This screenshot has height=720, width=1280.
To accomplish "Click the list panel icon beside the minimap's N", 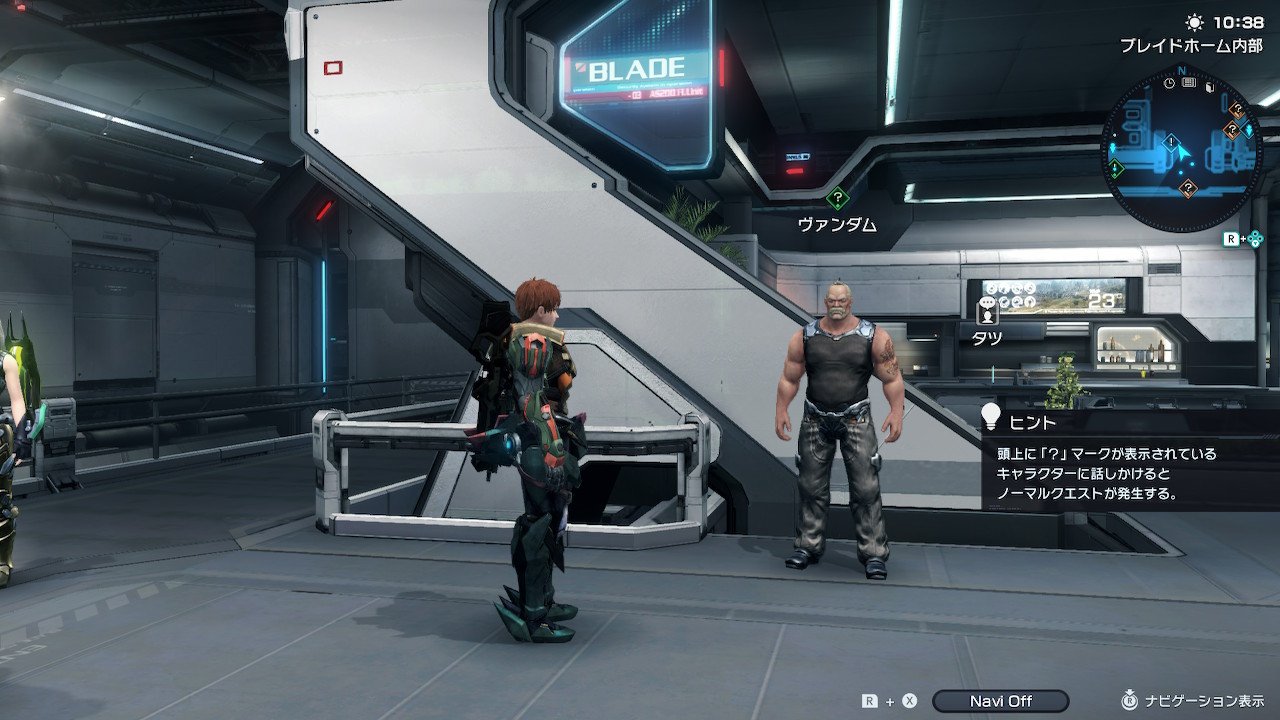I will [1189, 82].
